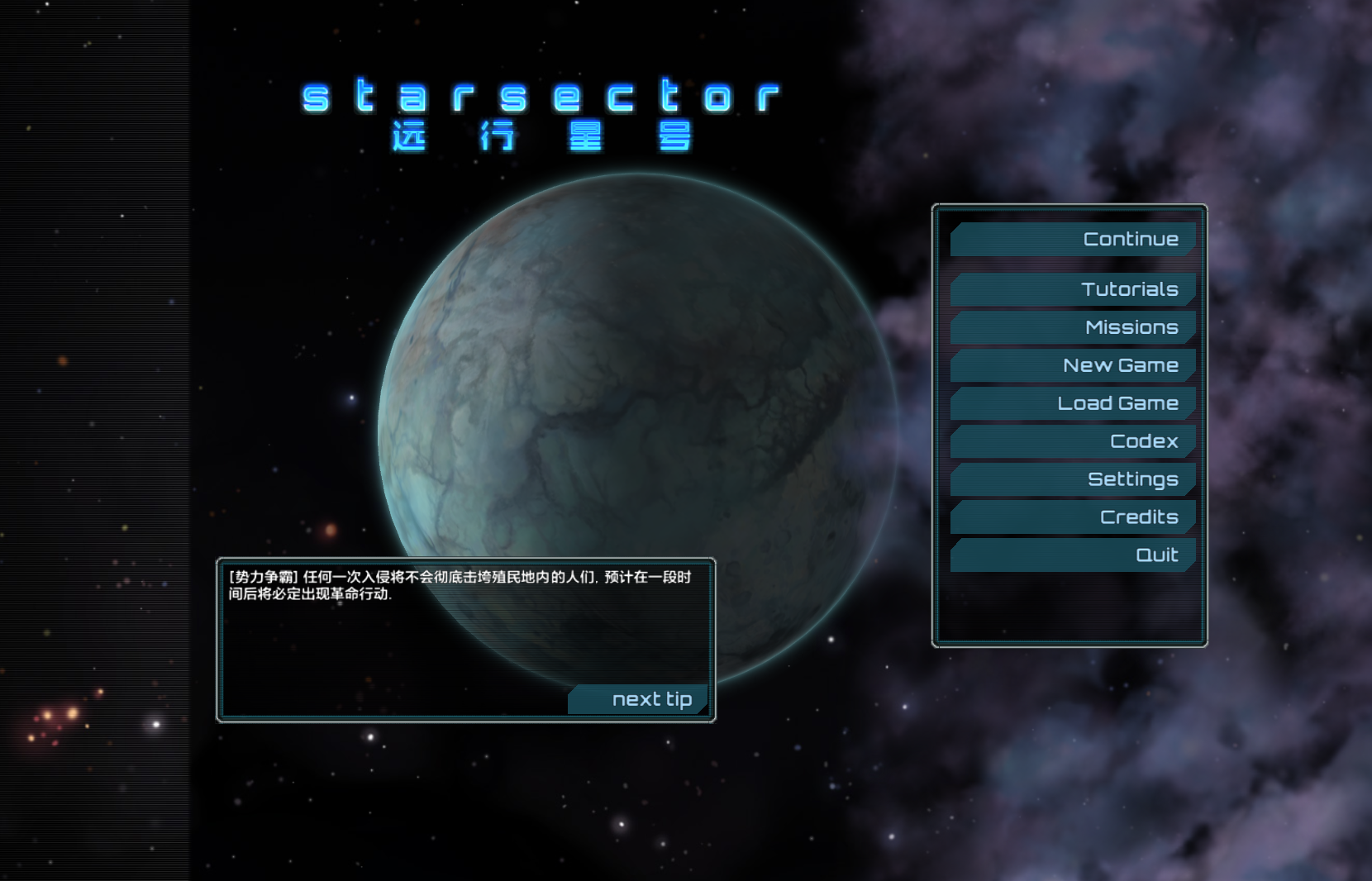Open the Load Game screen
This screenshot has height=881, width=1372.
[x=1073, y=403]
